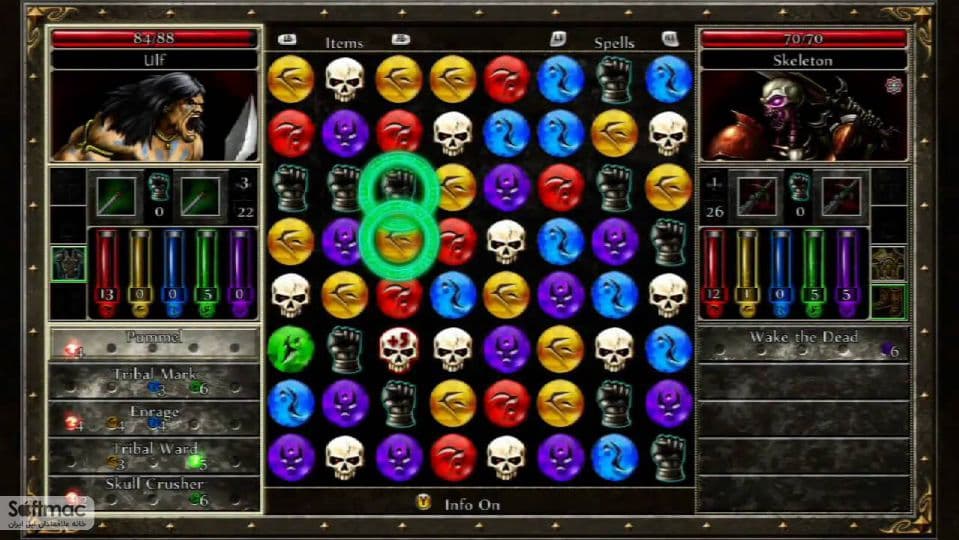Cast the Pummel spell
The image size is (959, 540).
154,343
